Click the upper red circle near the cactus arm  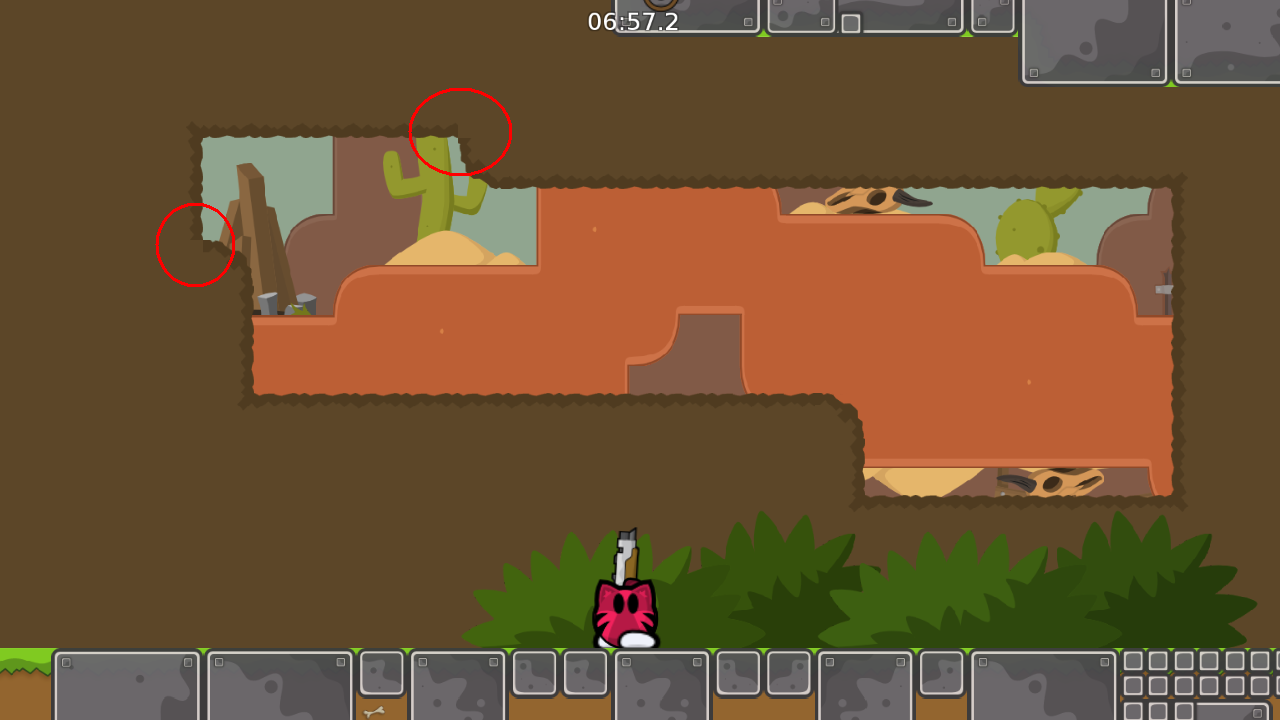coord(459,131)
